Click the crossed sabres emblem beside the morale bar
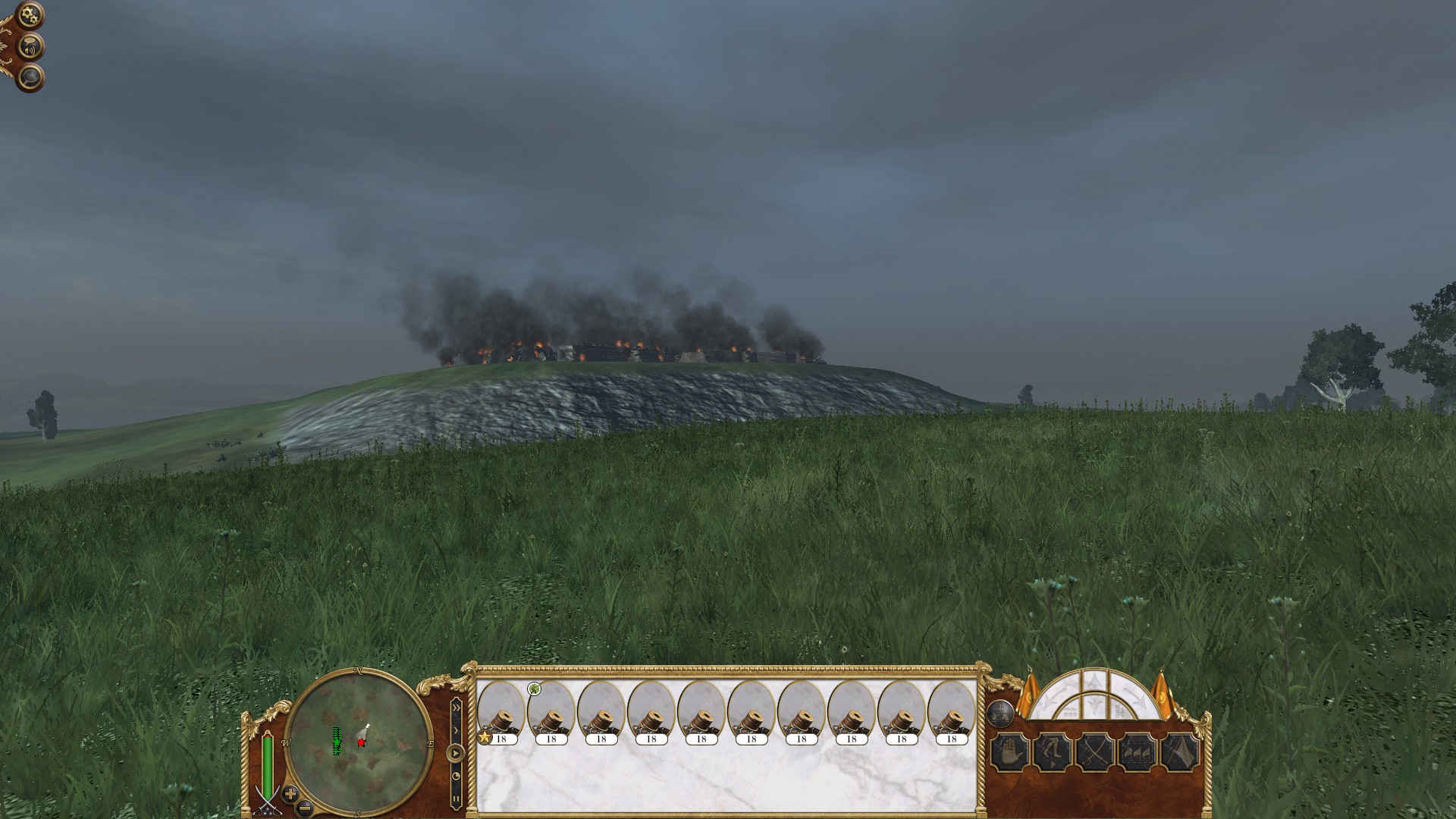Image resolution: width=1456 pixels, height=819 pixels. pos(267,802)
